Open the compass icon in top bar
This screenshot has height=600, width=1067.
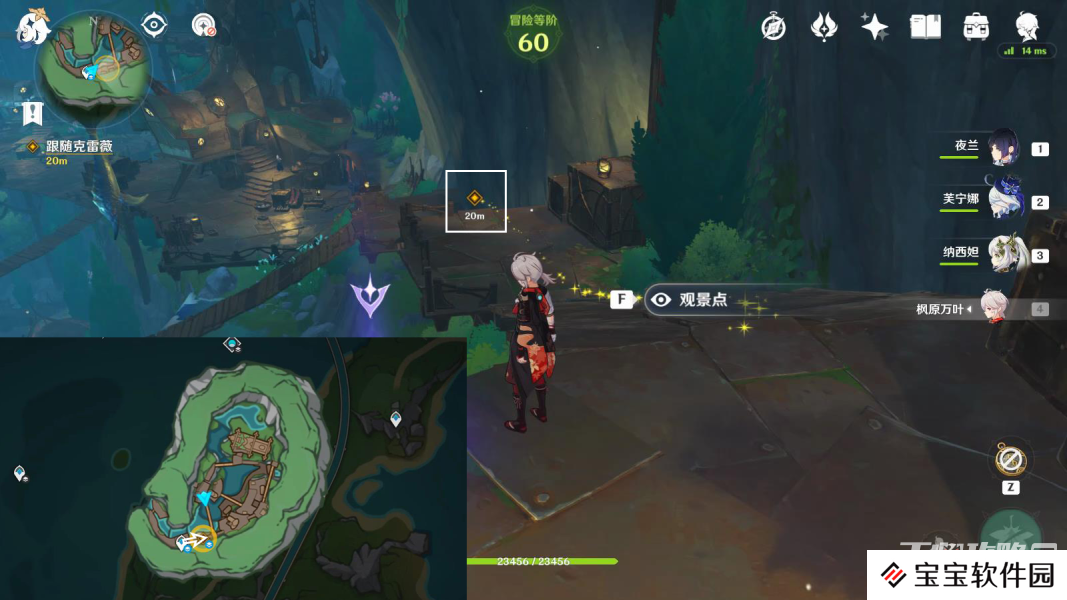tap(773, 27)
